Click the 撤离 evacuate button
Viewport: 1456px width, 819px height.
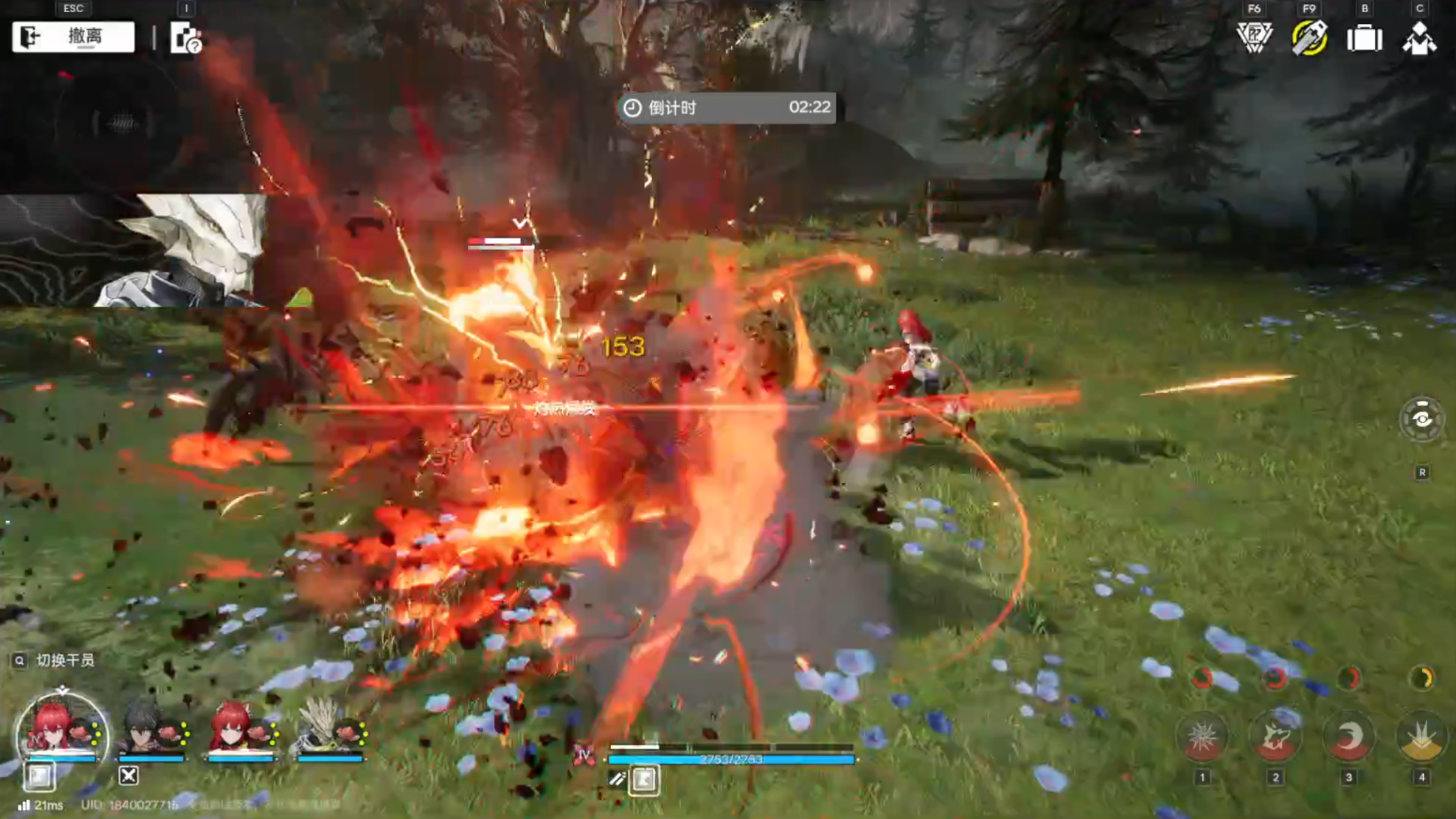[x=73, y=37]
